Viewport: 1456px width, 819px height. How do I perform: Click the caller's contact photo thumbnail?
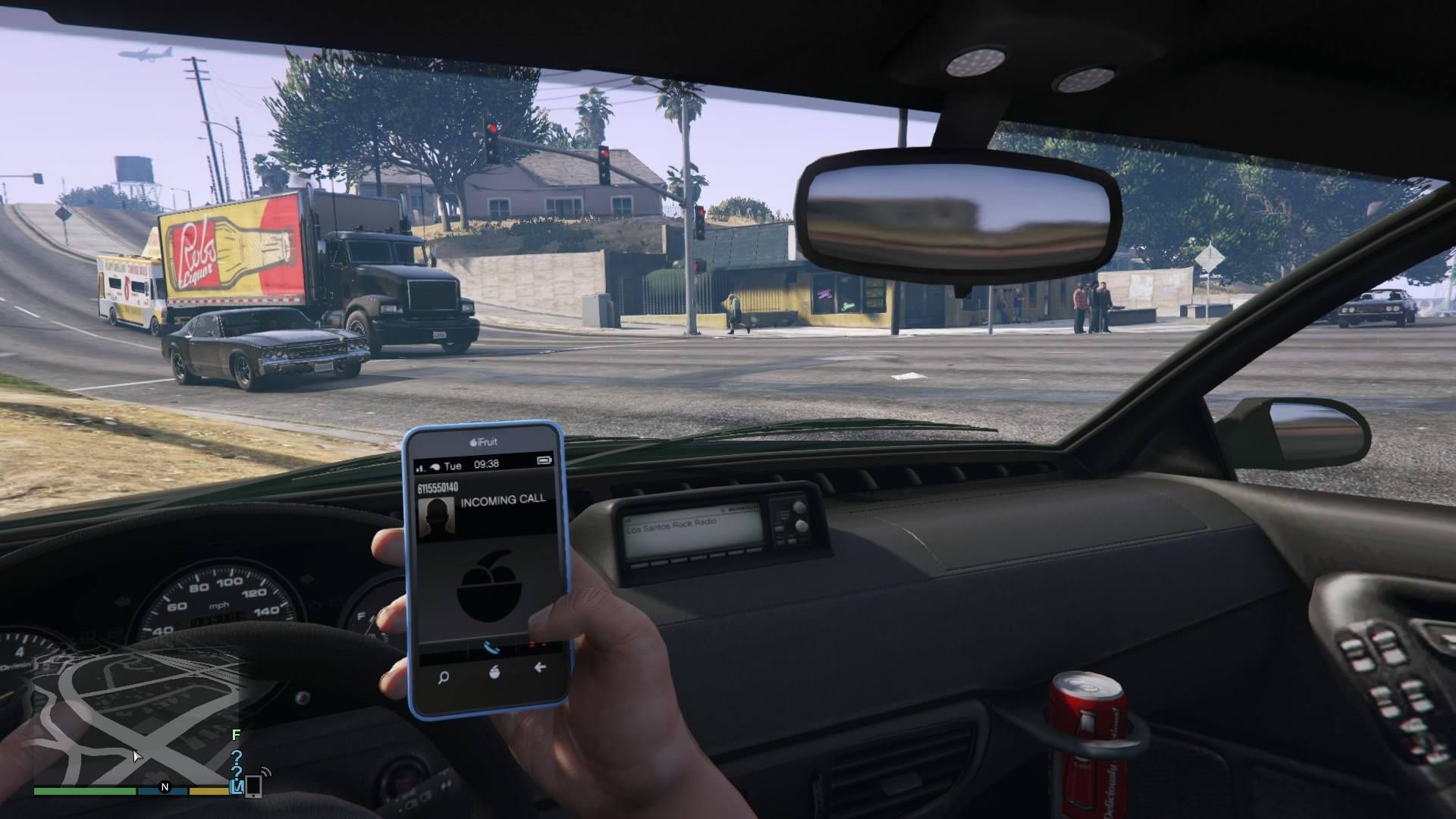click(x=438, y=515)
